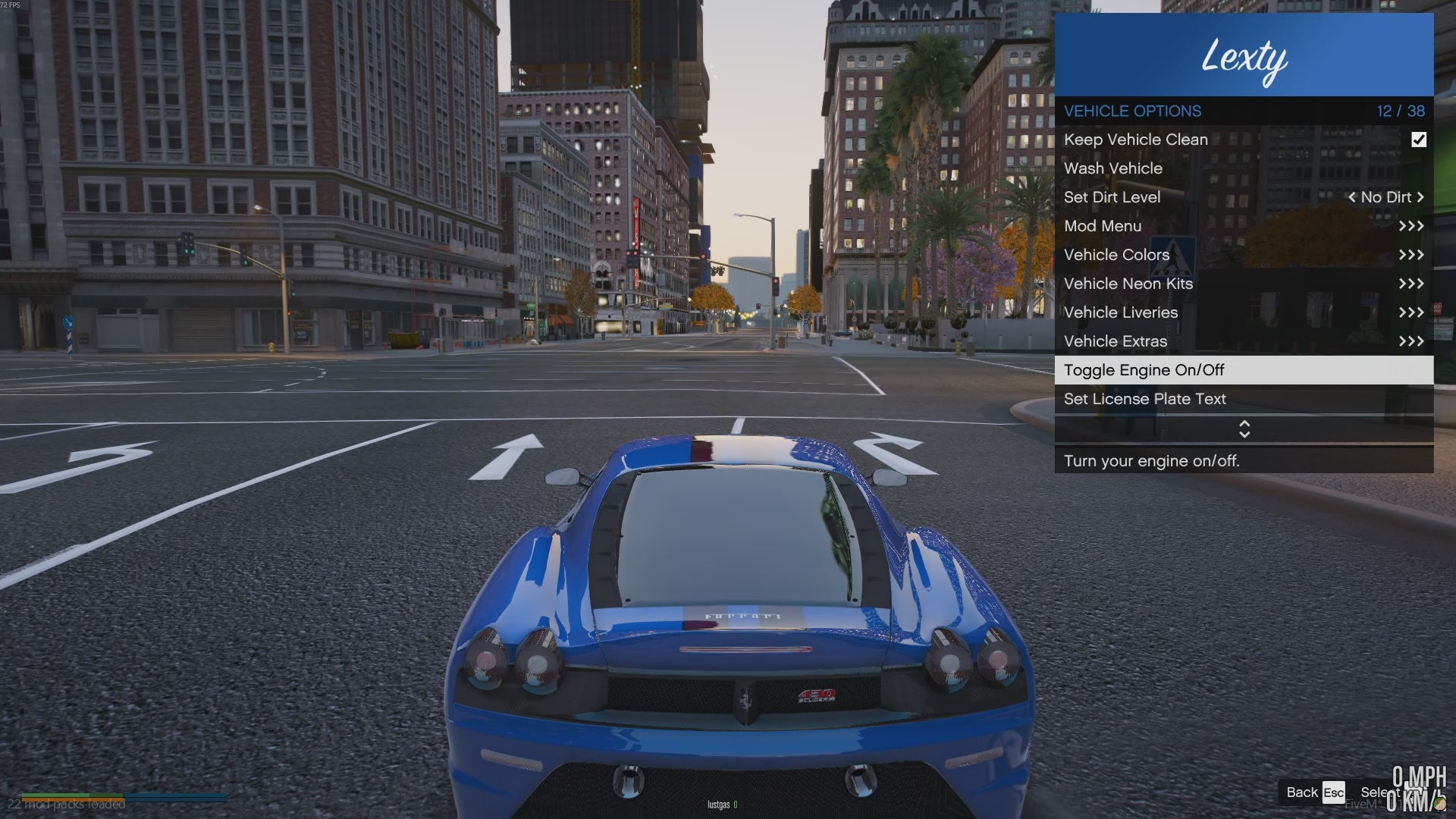Toggle the Keep Vehicle Clean checkbox

click(x=1418, y=140)
